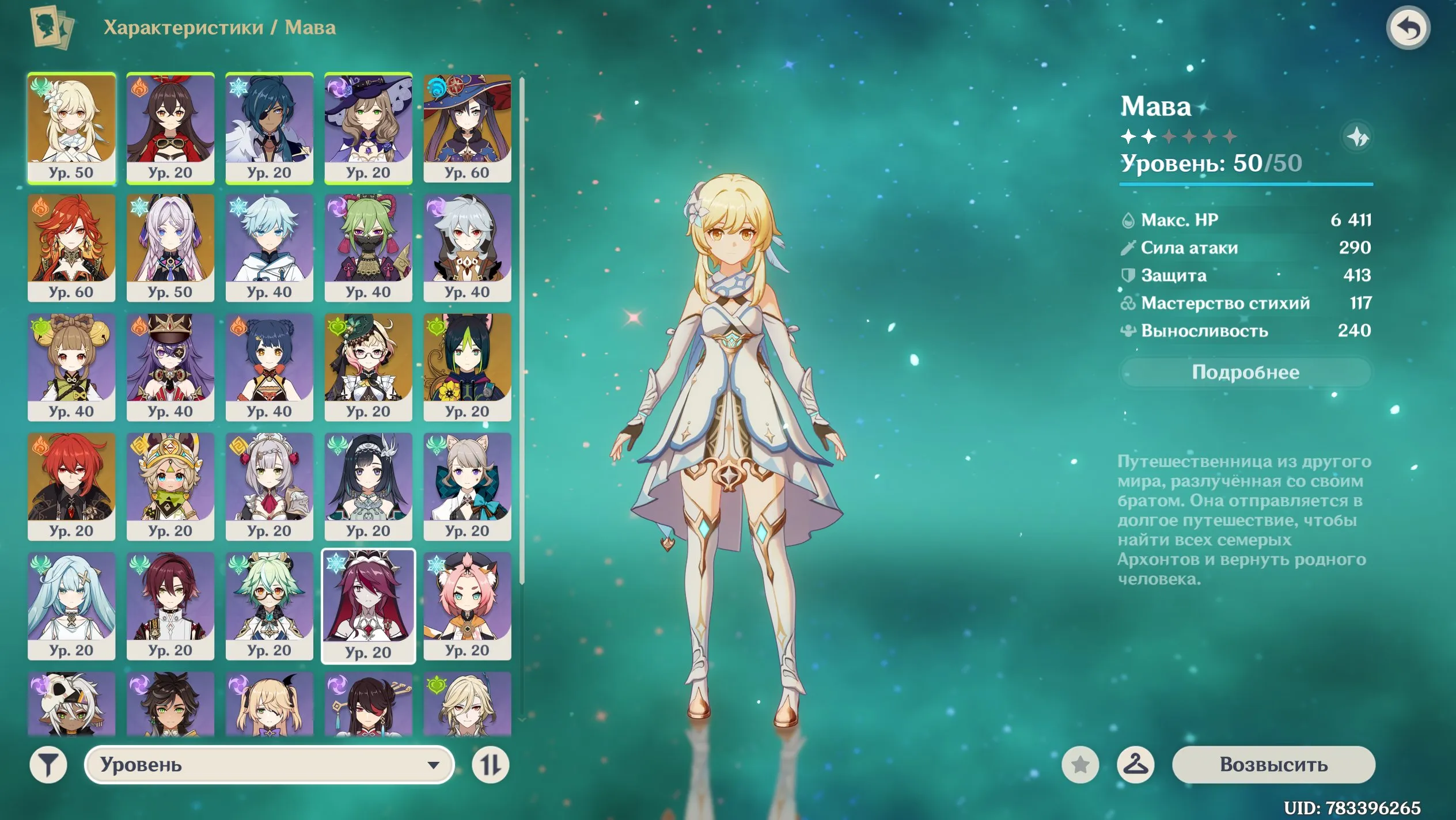
Task: Open the character filter funnel
Action: (x=48, y=765)
